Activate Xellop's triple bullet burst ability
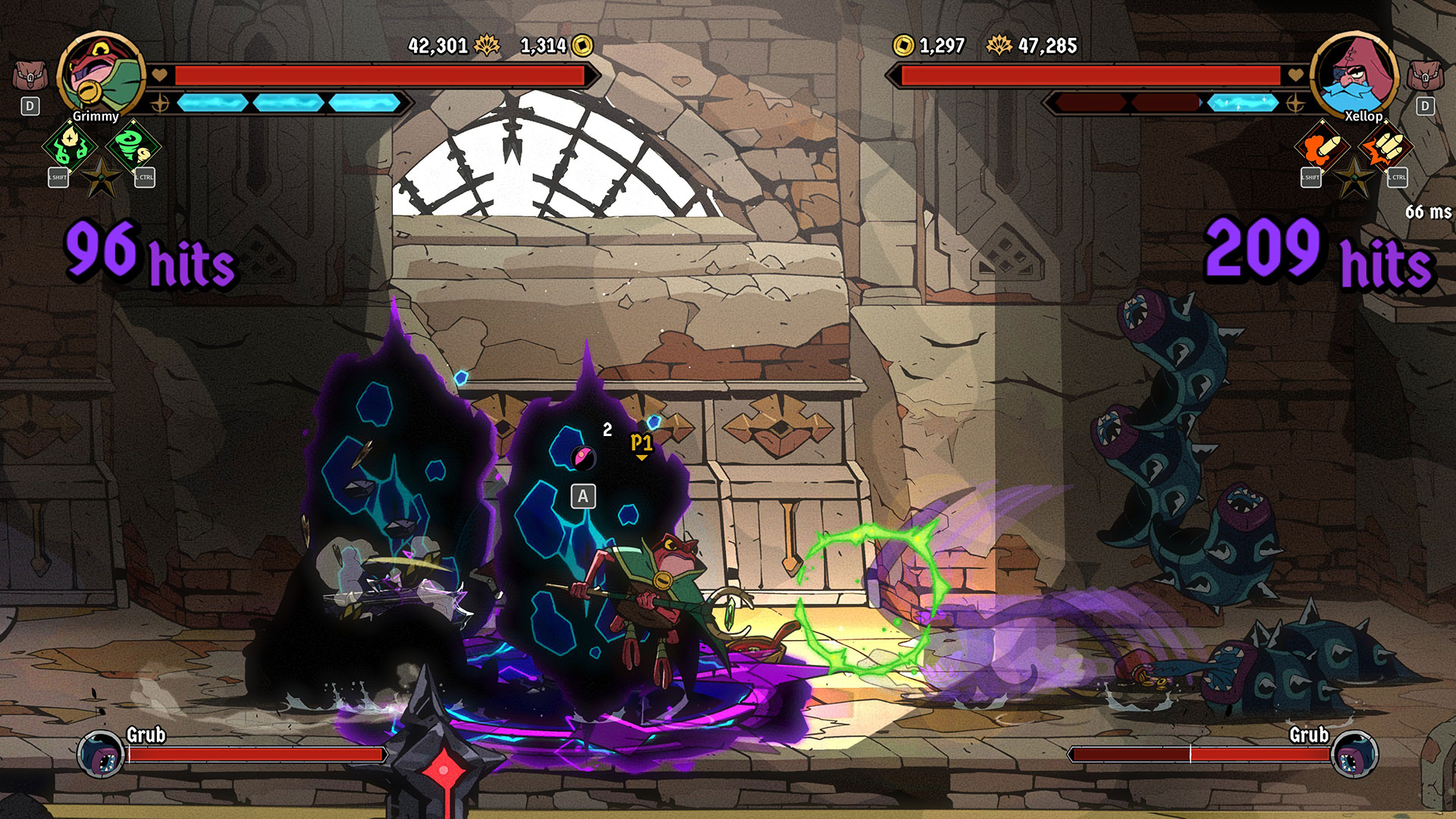The width and height of the screenshot is (1456, 819). [1385, 146]
